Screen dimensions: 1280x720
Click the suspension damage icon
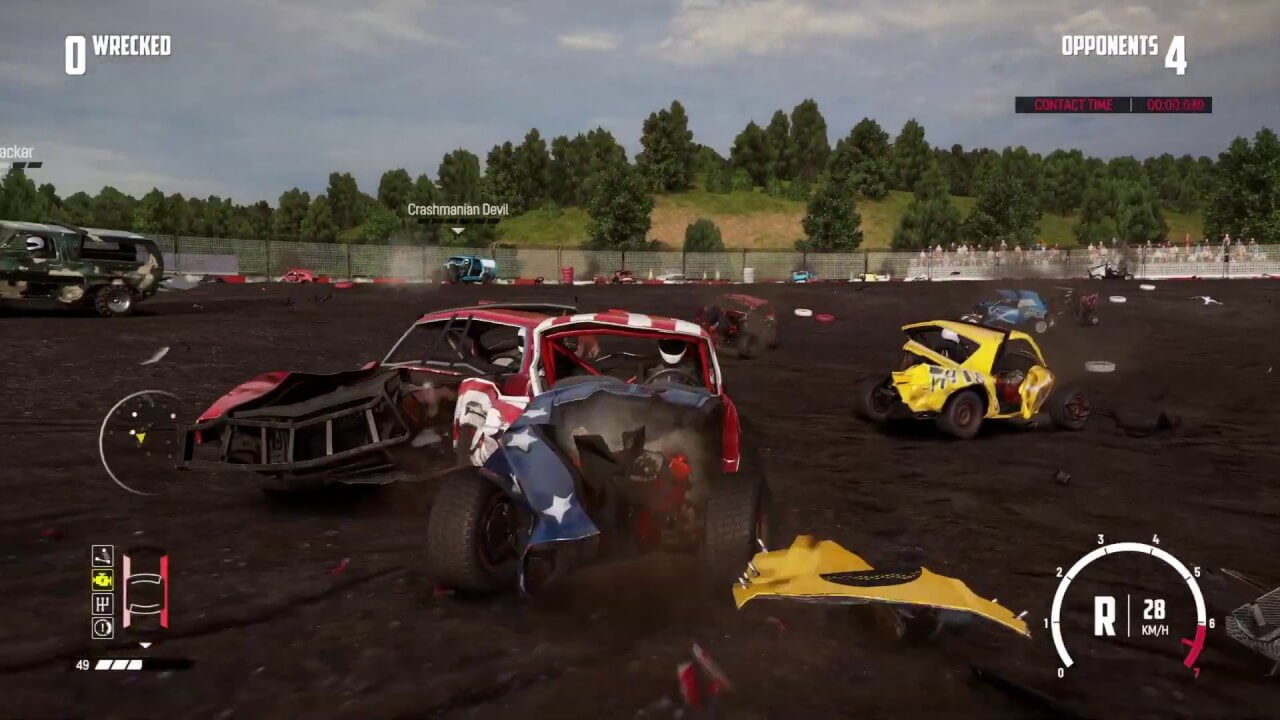(x=102, y=556)
